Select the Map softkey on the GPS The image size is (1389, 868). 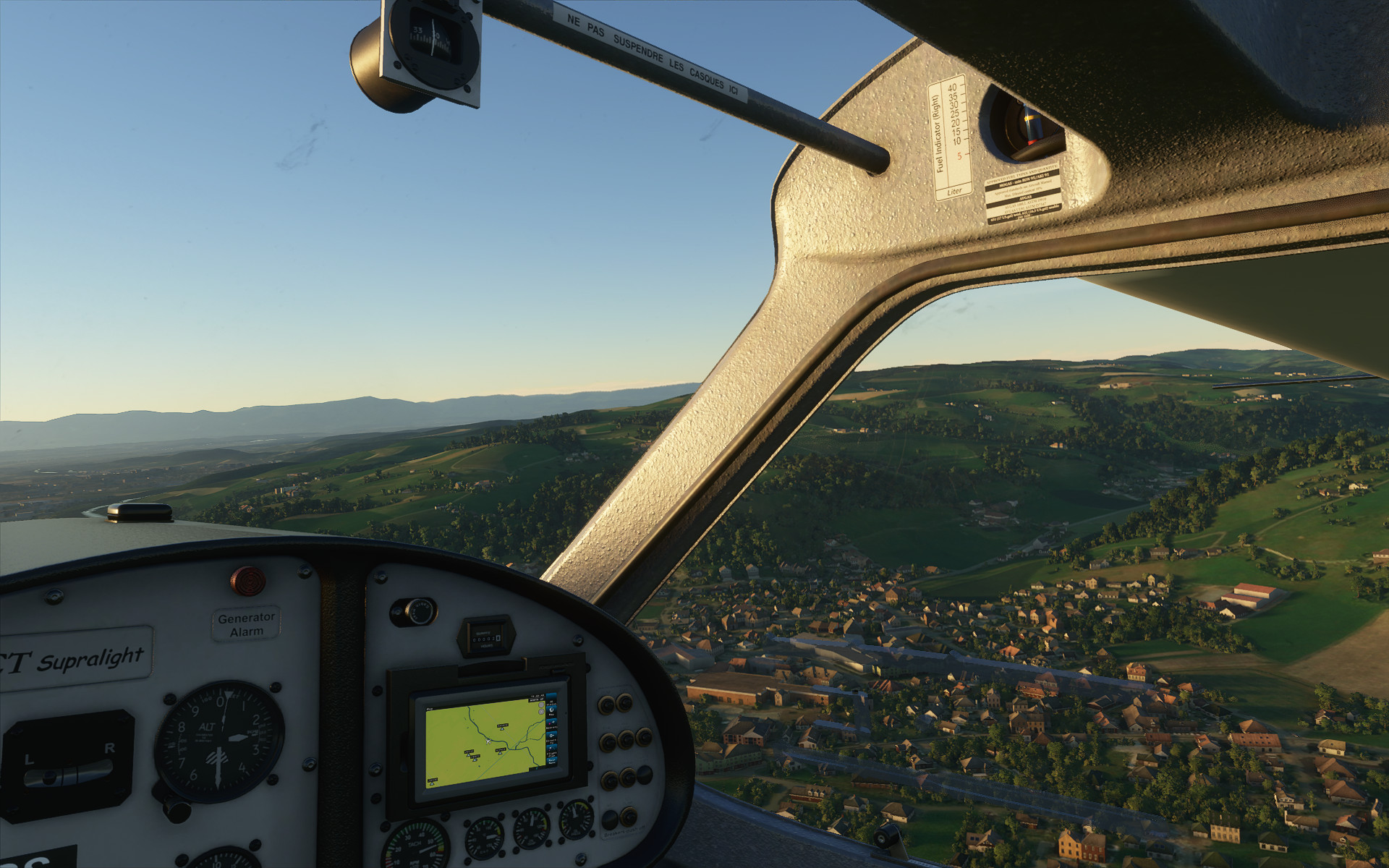pyautogui.click(x=551, y=712)
